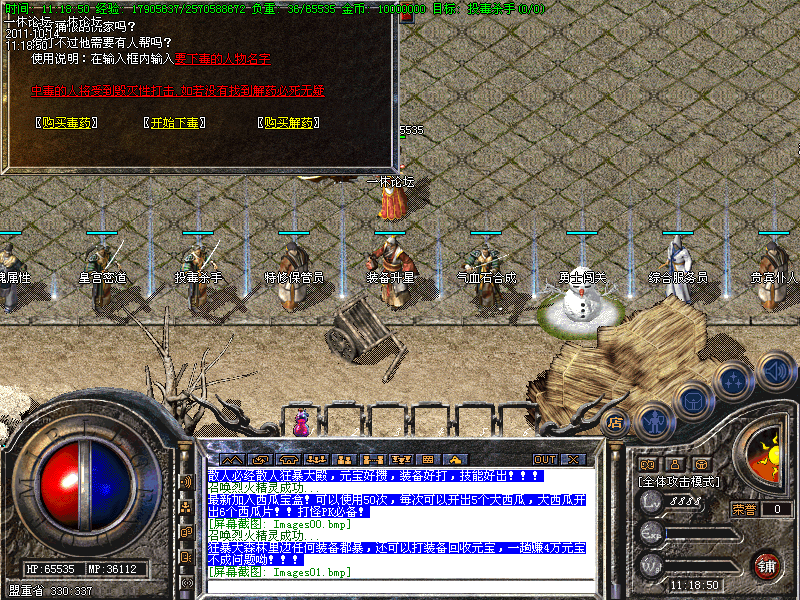Click the OUT button on chat toolbar
Image resolution: width=800 pixels, height=600 pixels.
[x=544, y=460]
